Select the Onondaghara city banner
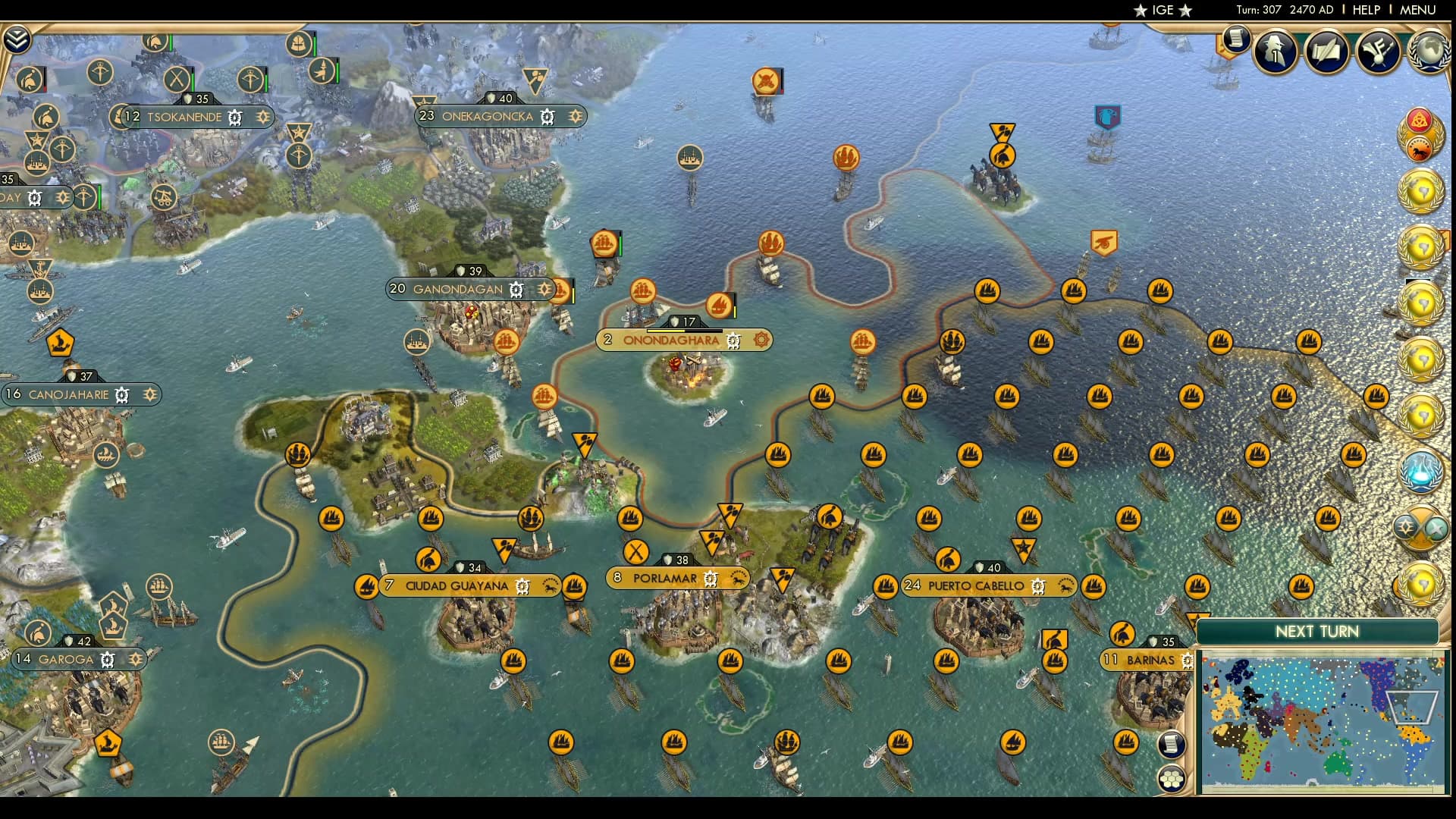 [670, 340]
